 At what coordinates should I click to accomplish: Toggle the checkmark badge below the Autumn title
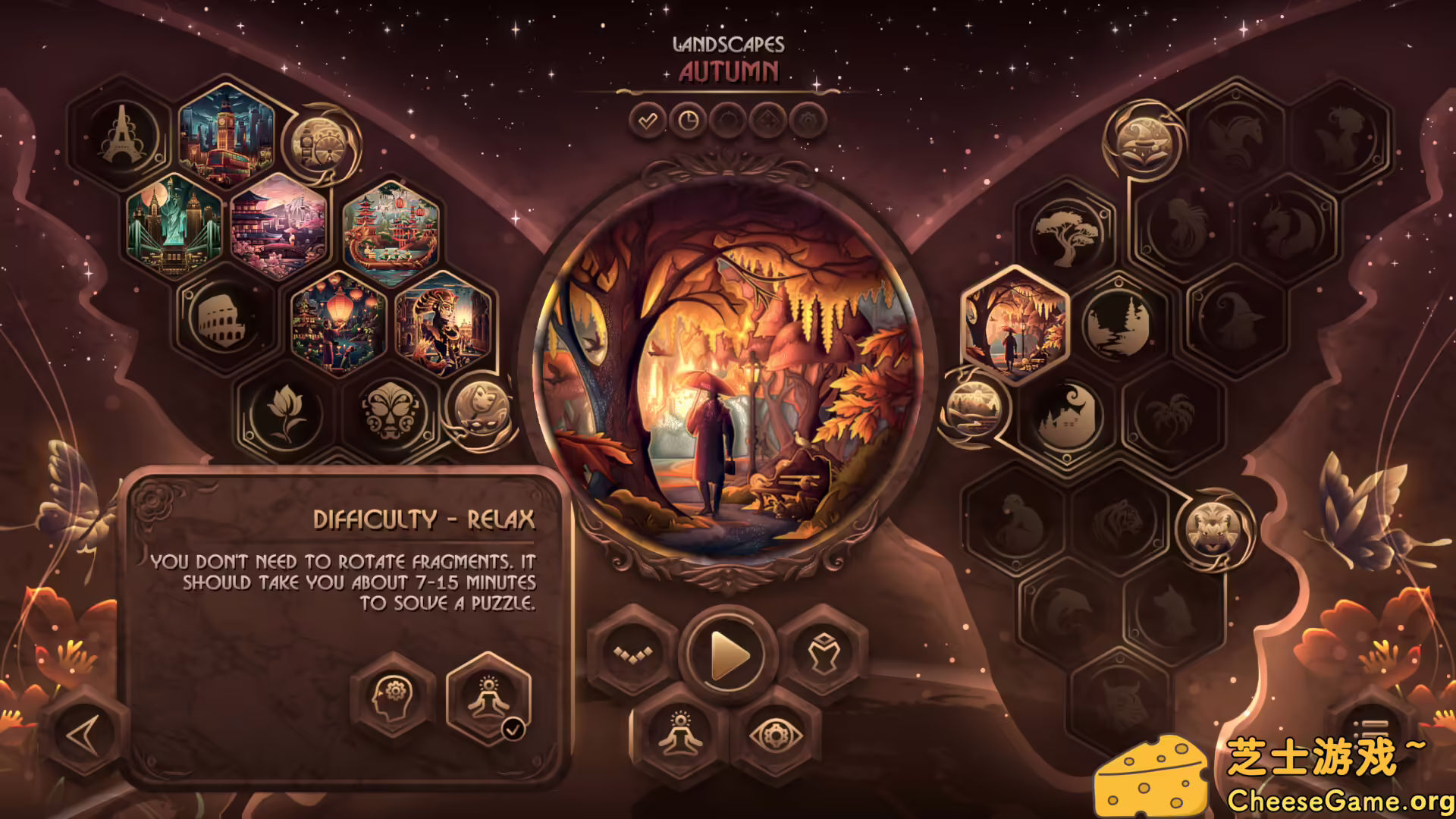point(647,120)
